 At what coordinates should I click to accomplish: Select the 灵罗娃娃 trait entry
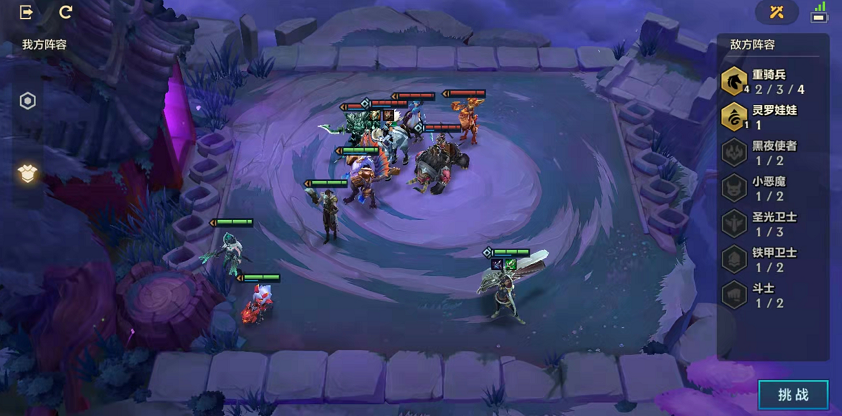[770, 118]
